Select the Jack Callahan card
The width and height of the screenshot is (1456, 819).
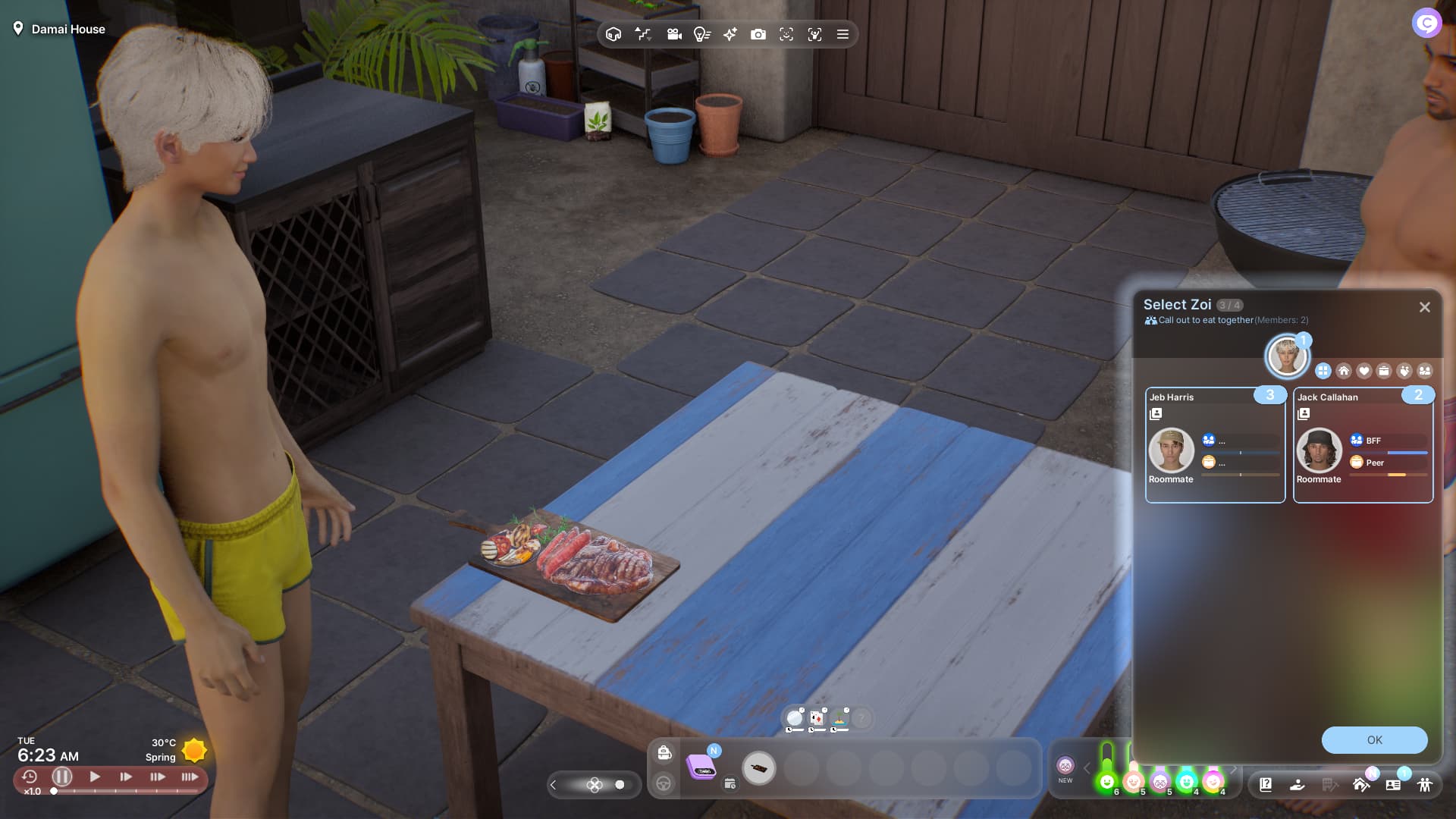pyautogui.click(x=1363, y=445)
